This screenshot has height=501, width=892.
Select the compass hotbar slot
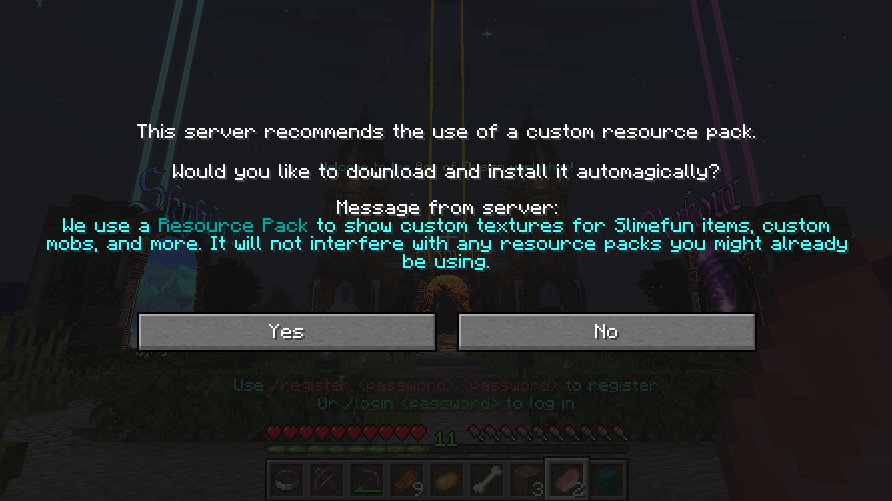tap(286, 479)
